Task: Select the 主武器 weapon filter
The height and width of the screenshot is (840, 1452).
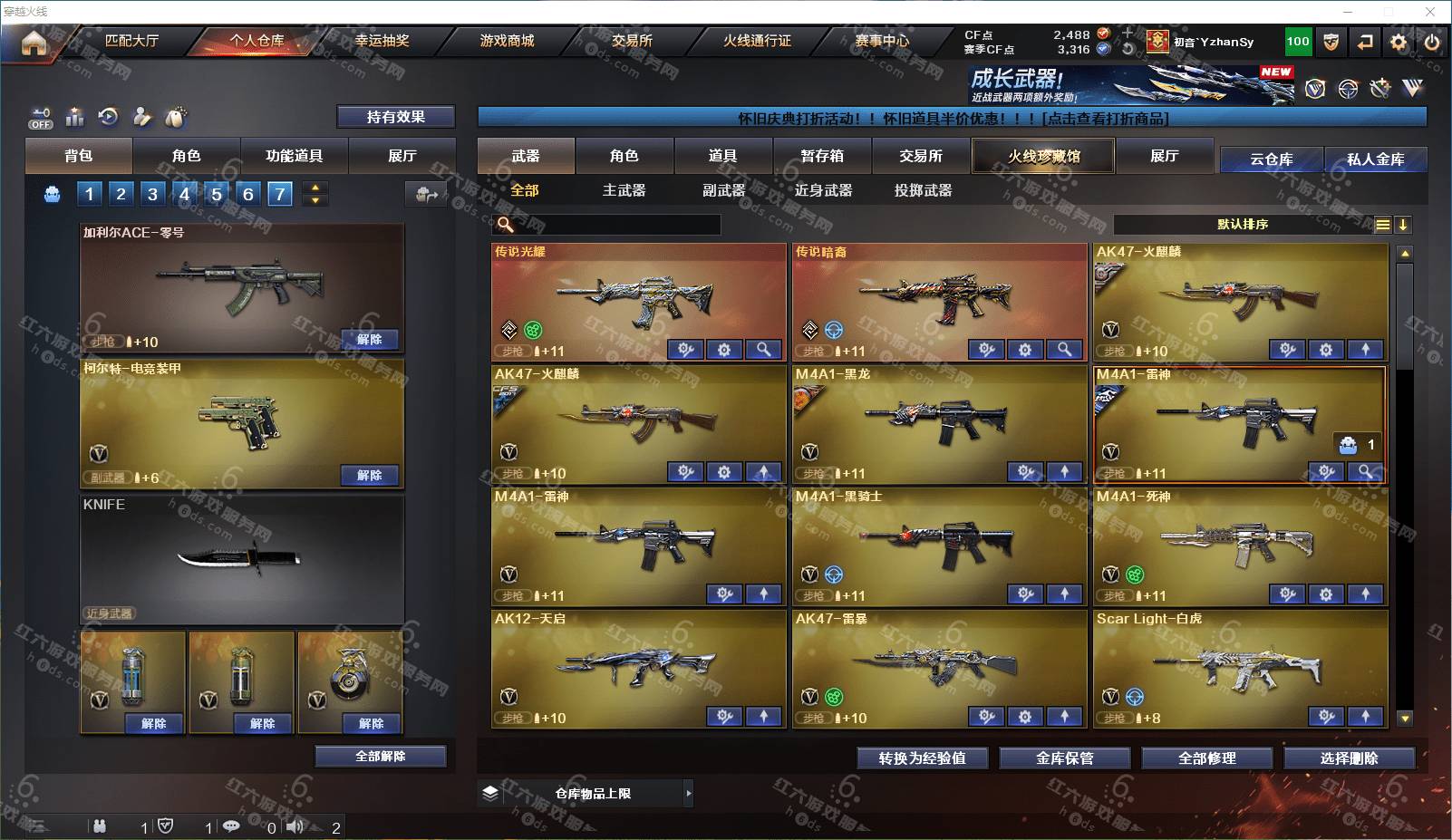Action: pyautogui.click(x=624, y=190)
